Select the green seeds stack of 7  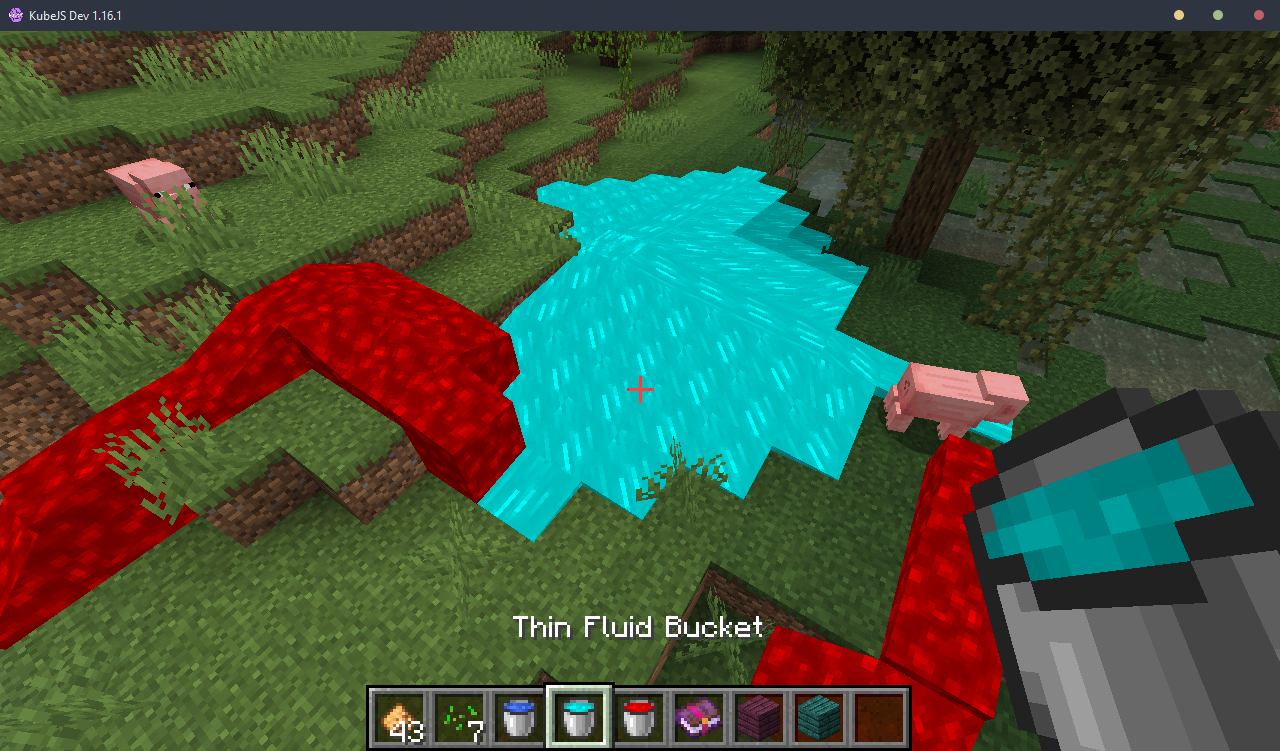tap(459, 717)
